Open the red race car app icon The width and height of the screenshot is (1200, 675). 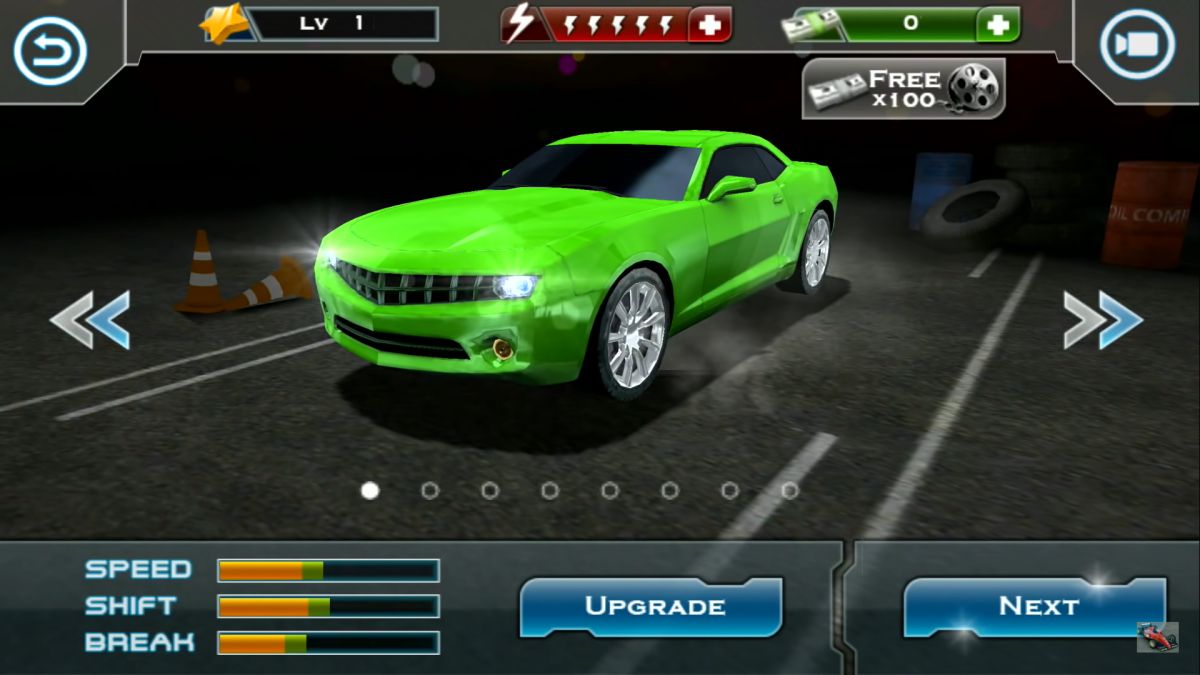coord(1157,637)
